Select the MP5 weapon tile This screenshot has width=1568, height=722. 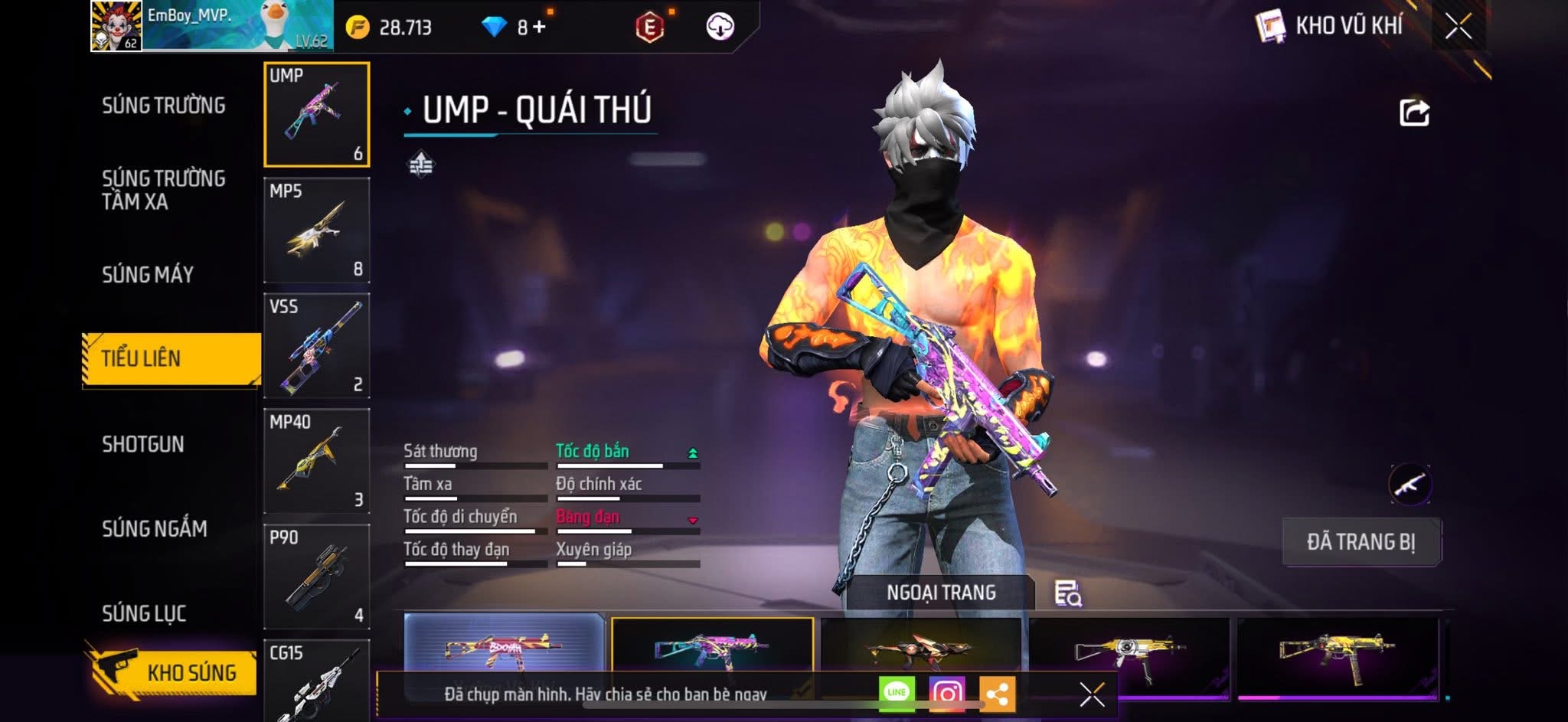[x=317, y=230]
